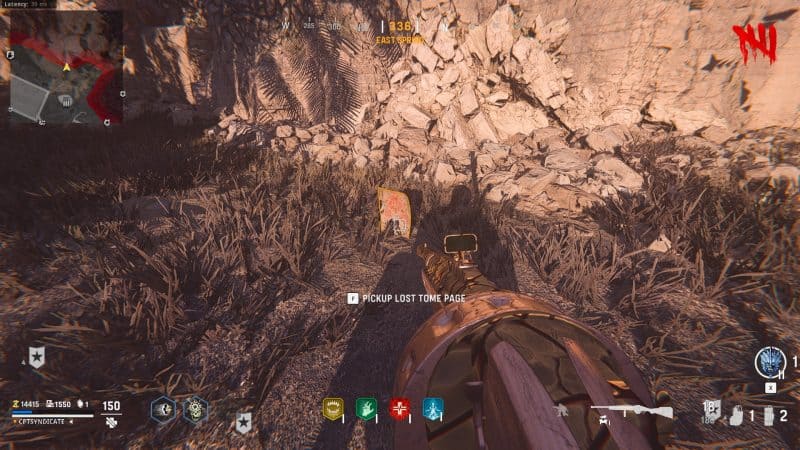Select the red cross perk icon
This screenshot has width=800, height=450.
[x=401, y=408]
